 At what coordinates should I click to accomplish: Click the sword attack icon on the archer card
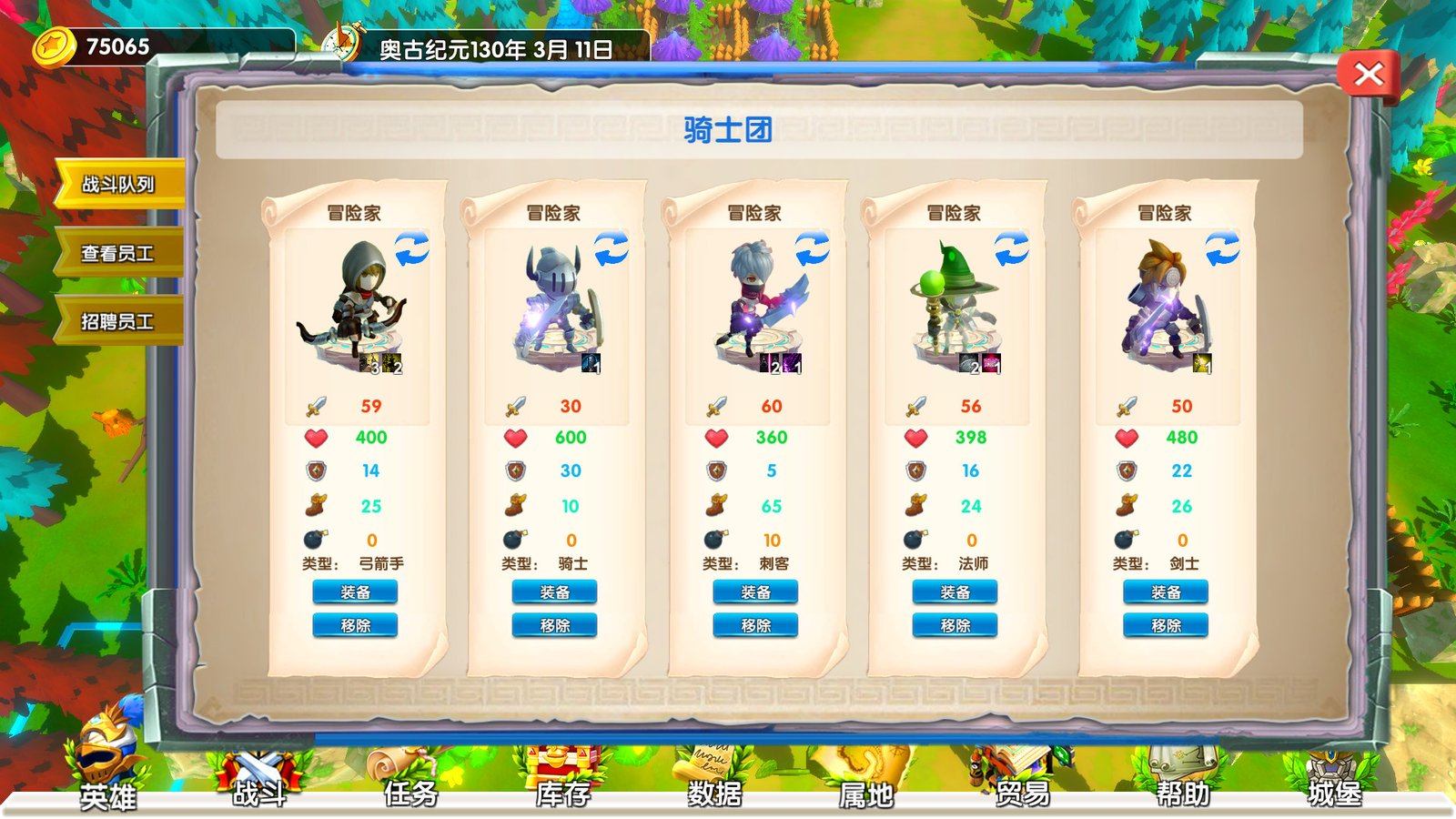point(316,404)
